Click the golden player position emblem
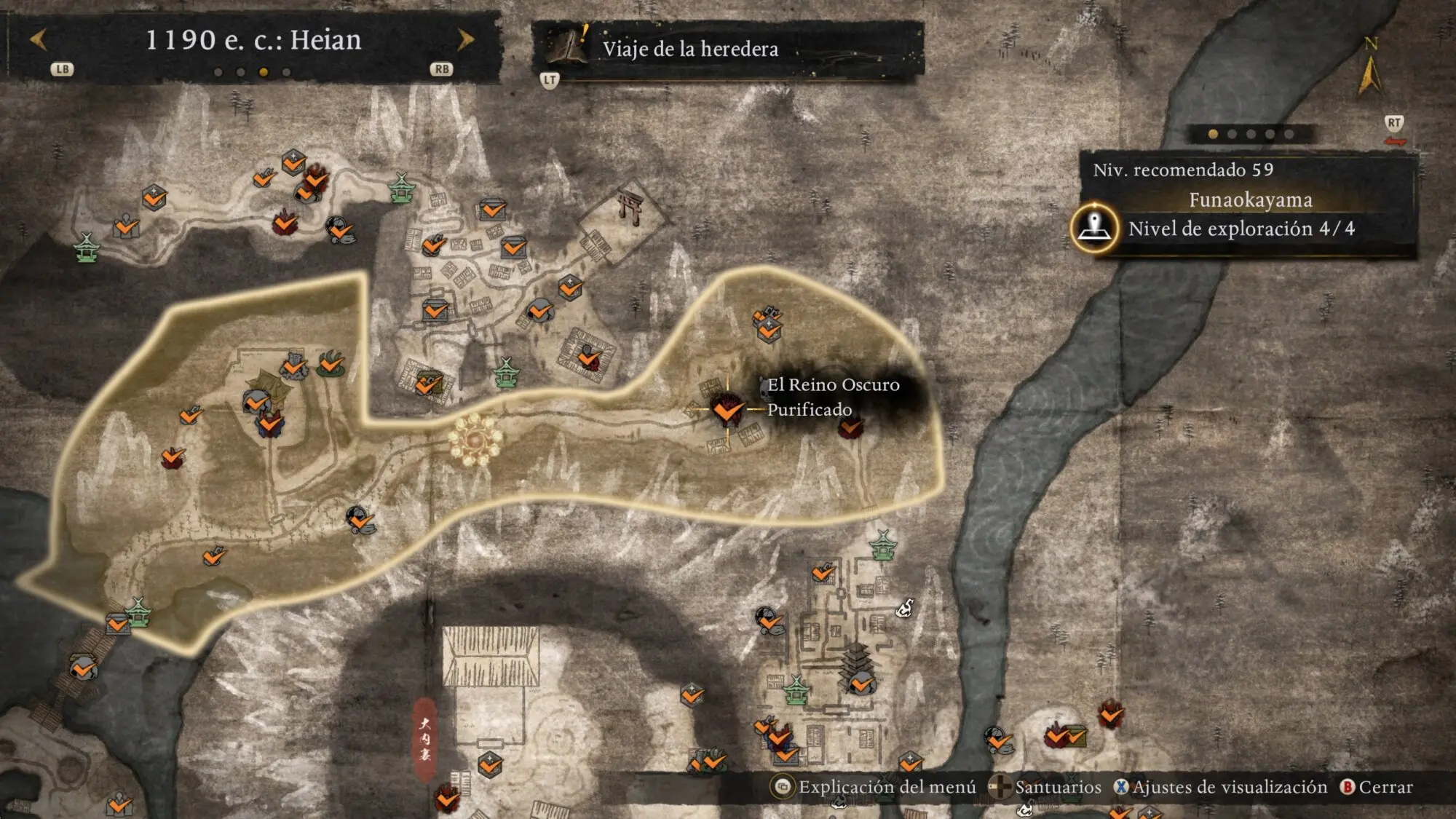Image resolution: width=1456 pixels, height=819 pixels. pos(475,439)
